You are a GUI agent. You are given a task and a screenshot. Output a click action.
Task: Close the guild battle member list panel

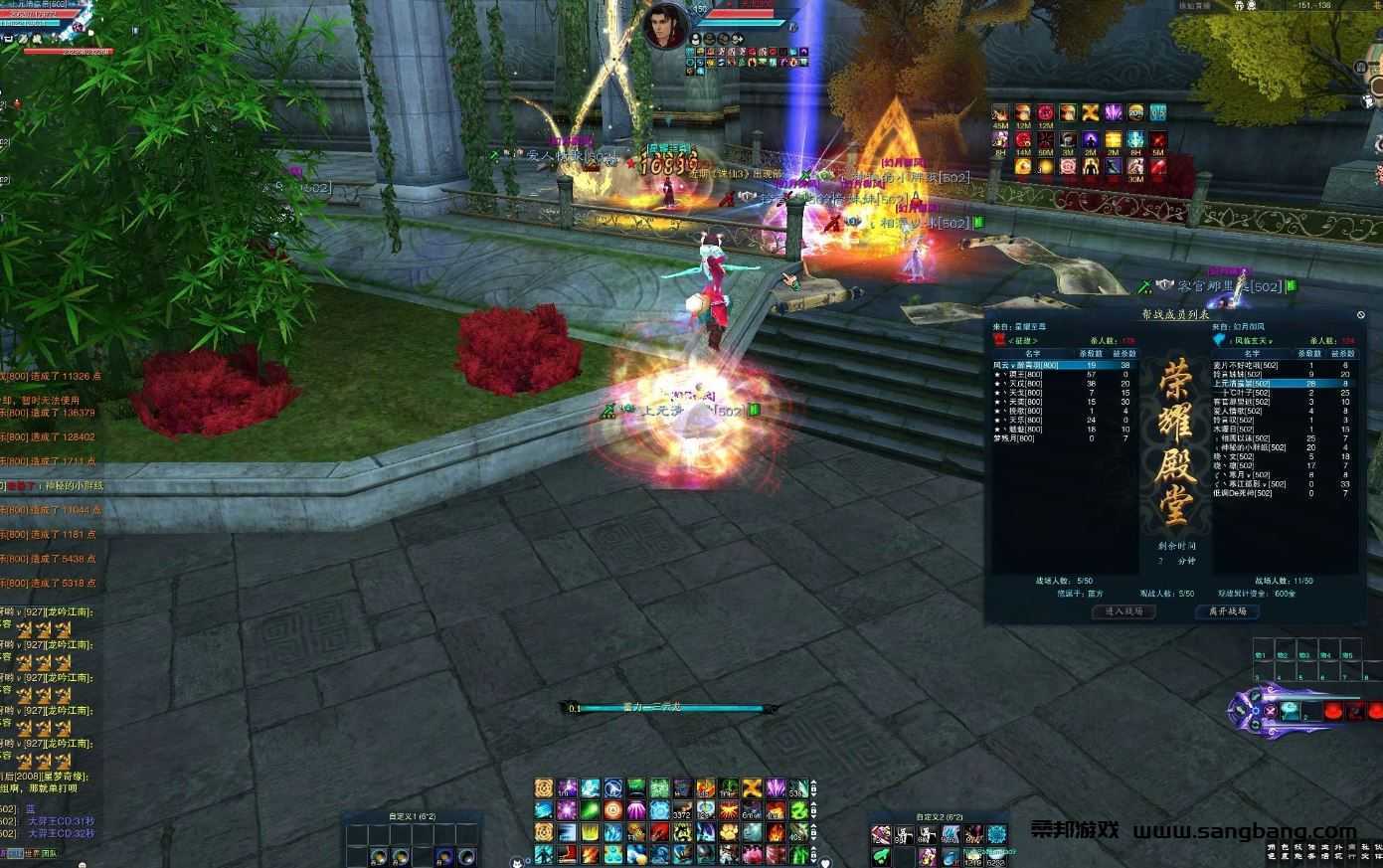point(1360,315)
